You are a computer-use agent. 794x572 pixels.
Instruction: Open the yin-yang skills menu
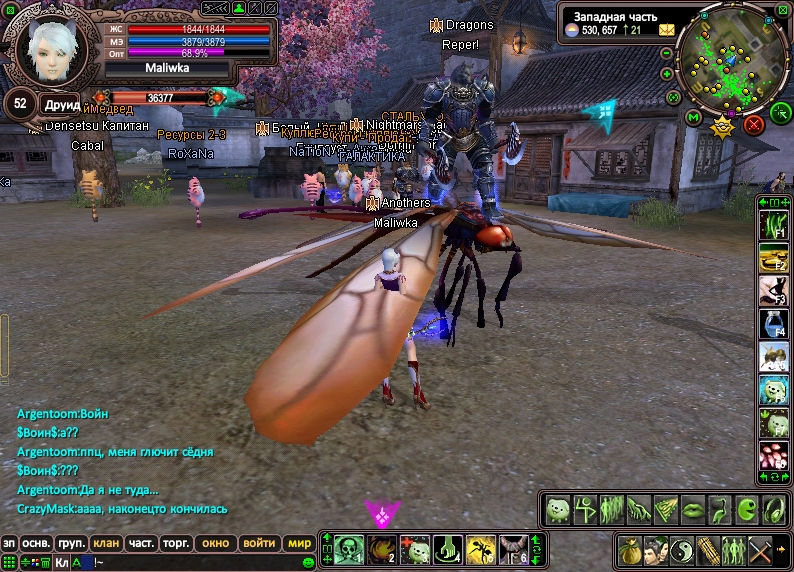point(684,549)
